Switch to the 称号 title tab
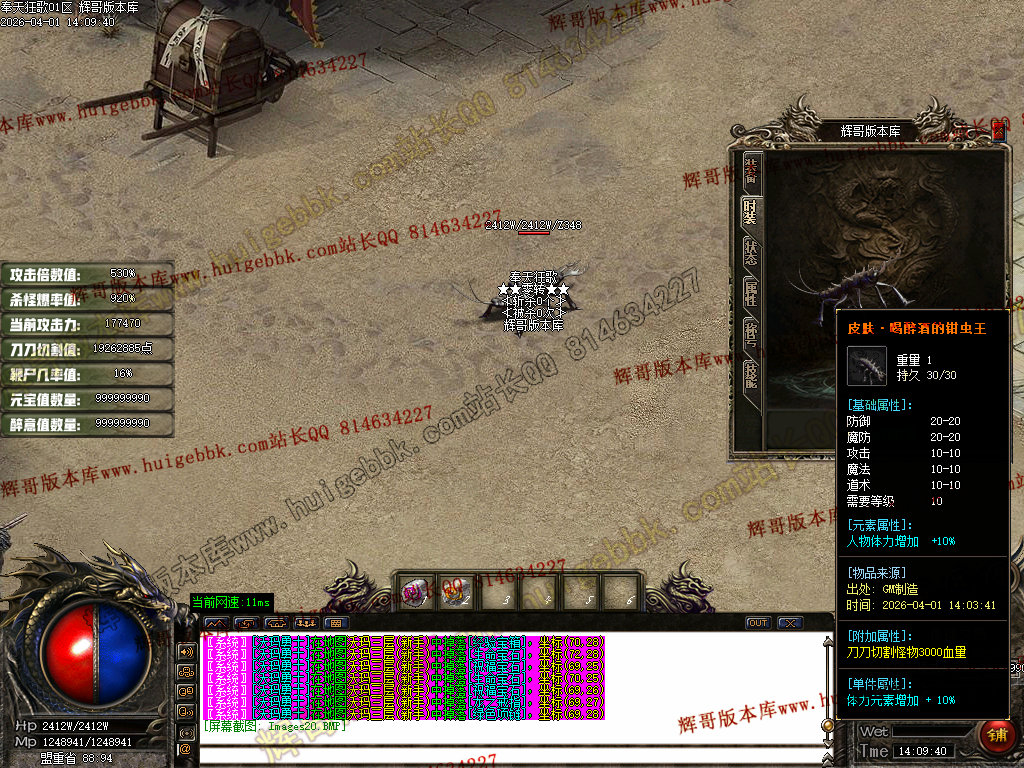The image size is (1024, 768). 751,333
